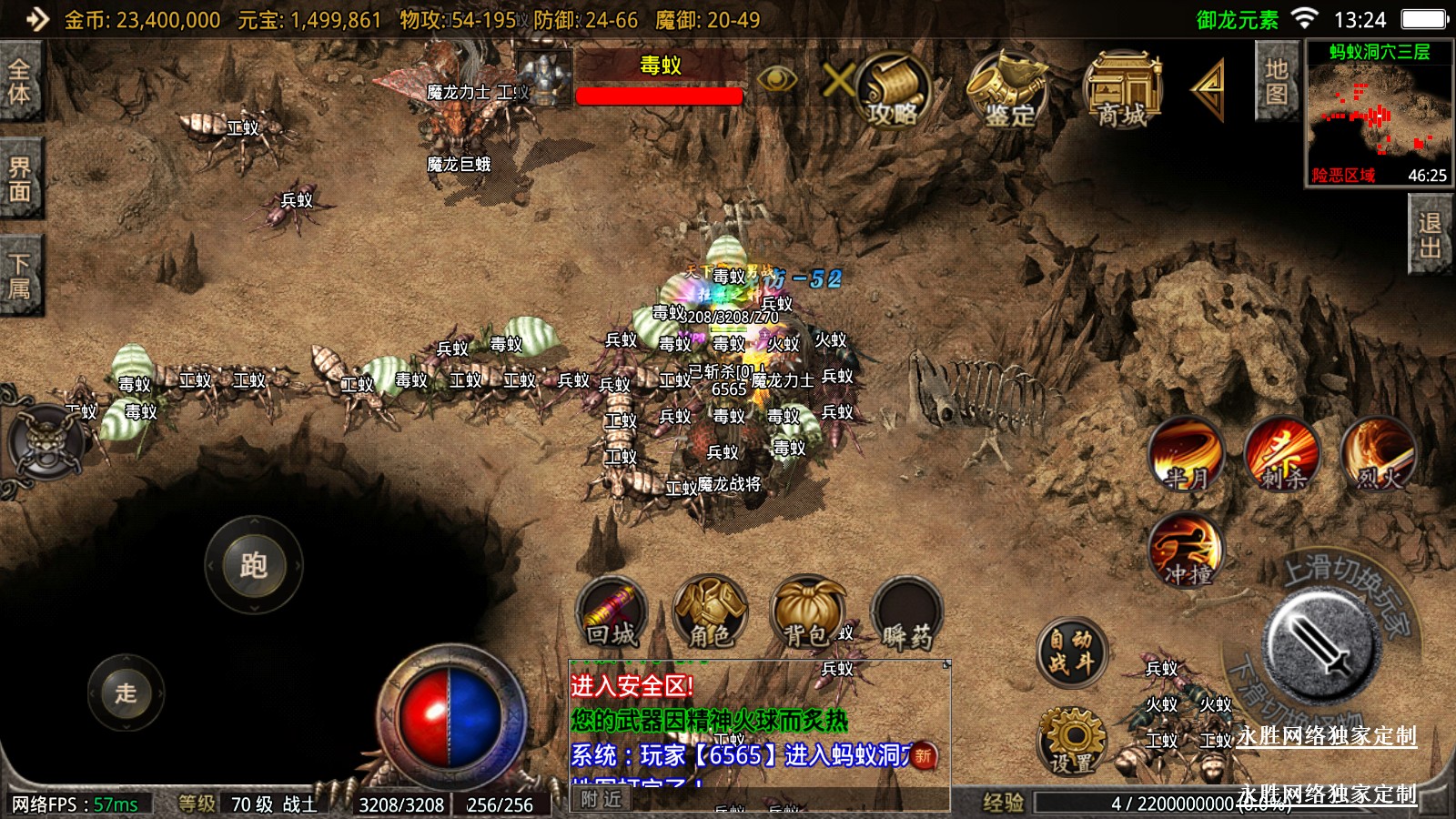Screen dimensions: 1456x819
Task: Use the 冲撞 charge skill
Action: [x=1187, y=551]
